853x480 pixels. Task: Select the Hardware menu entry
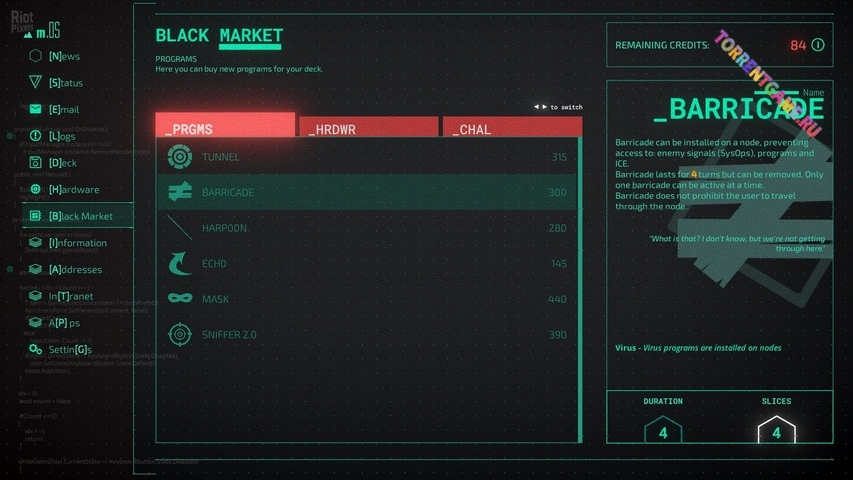click(x=73, y=189)
